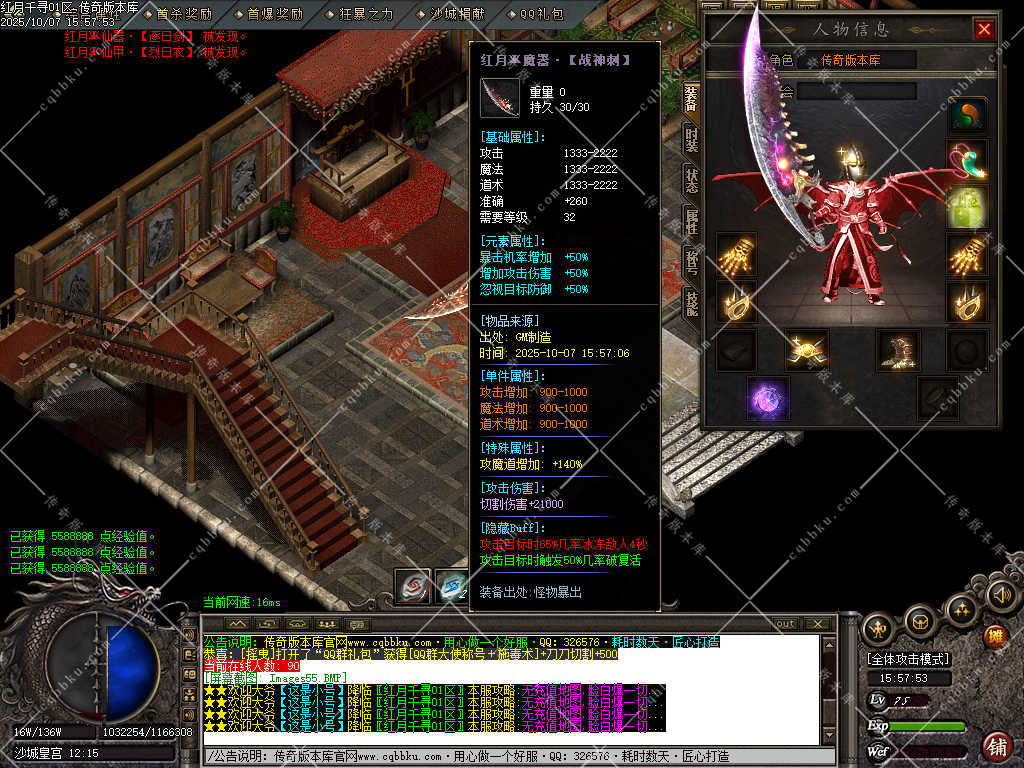Viewport: 1024px width, 768px height.
Task: Open the QQ礼包 top menu
Action: click(x=541, y=14)
